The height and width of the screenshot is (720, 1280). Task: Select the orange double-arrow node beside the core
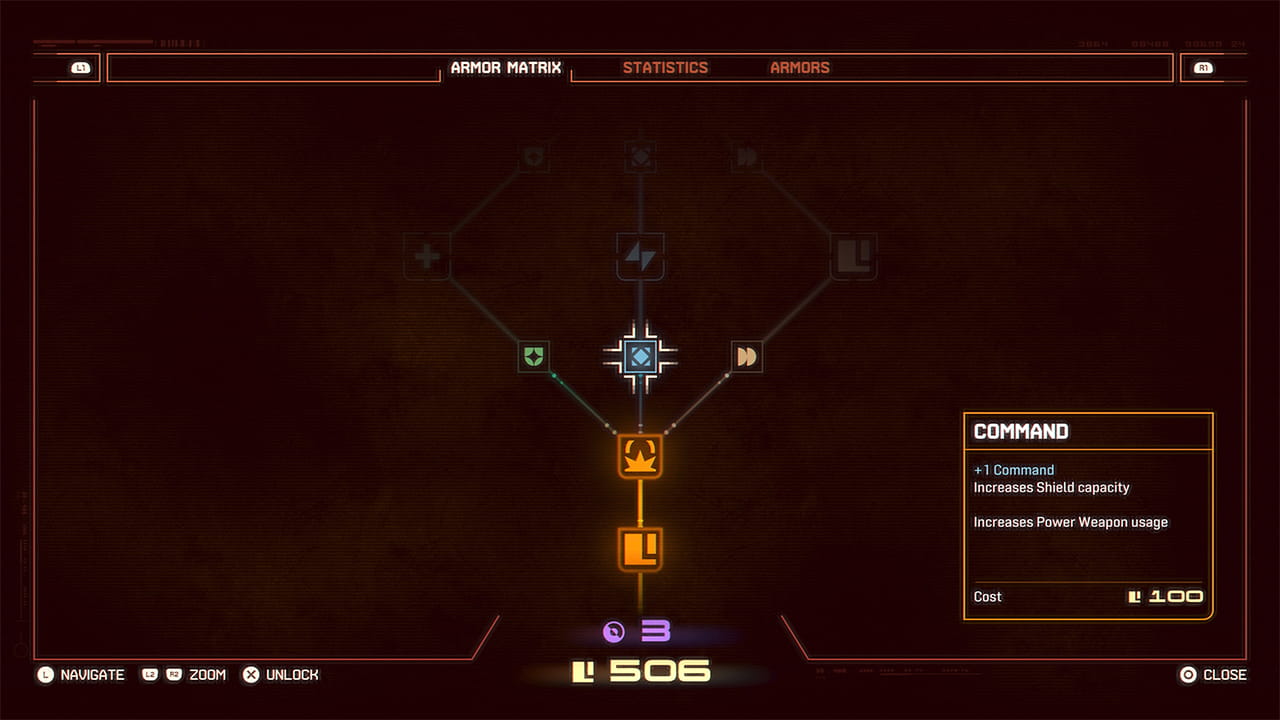[x=748, y=356]
